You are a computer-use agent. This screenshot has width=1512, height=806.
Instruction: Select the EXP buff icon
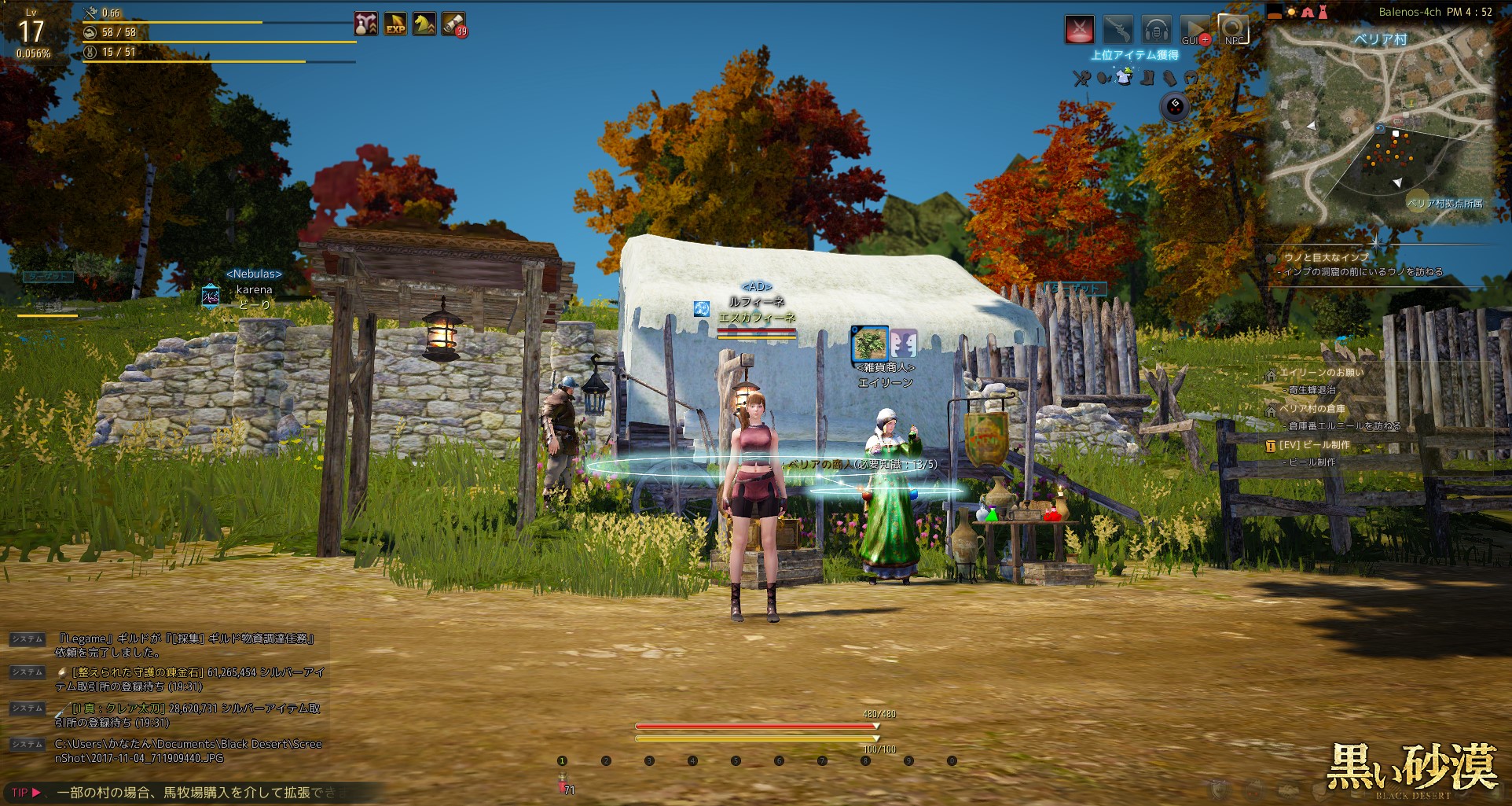[395, 24]
